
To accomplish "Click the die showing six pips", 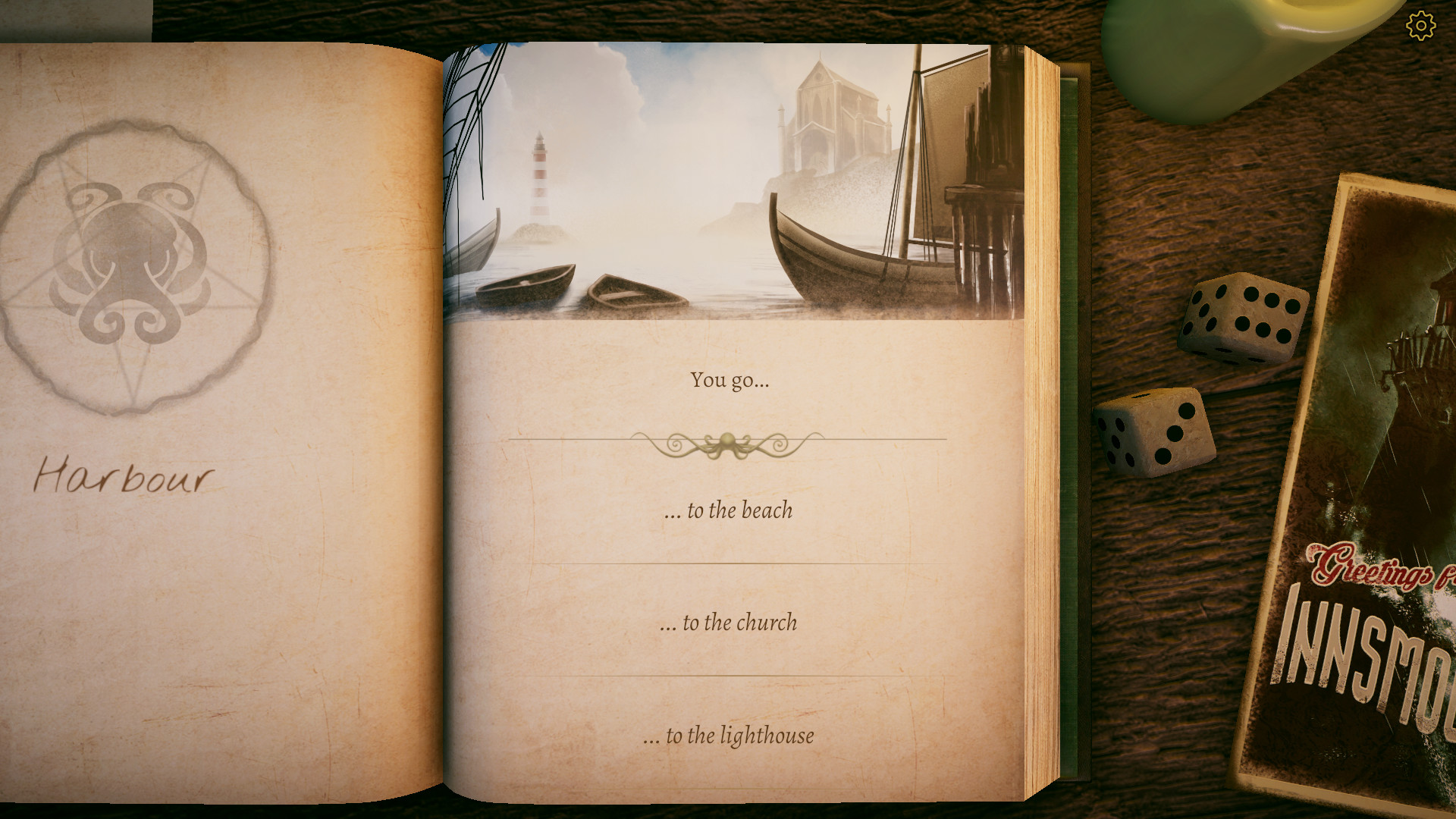I will [x=1242, y=318].
